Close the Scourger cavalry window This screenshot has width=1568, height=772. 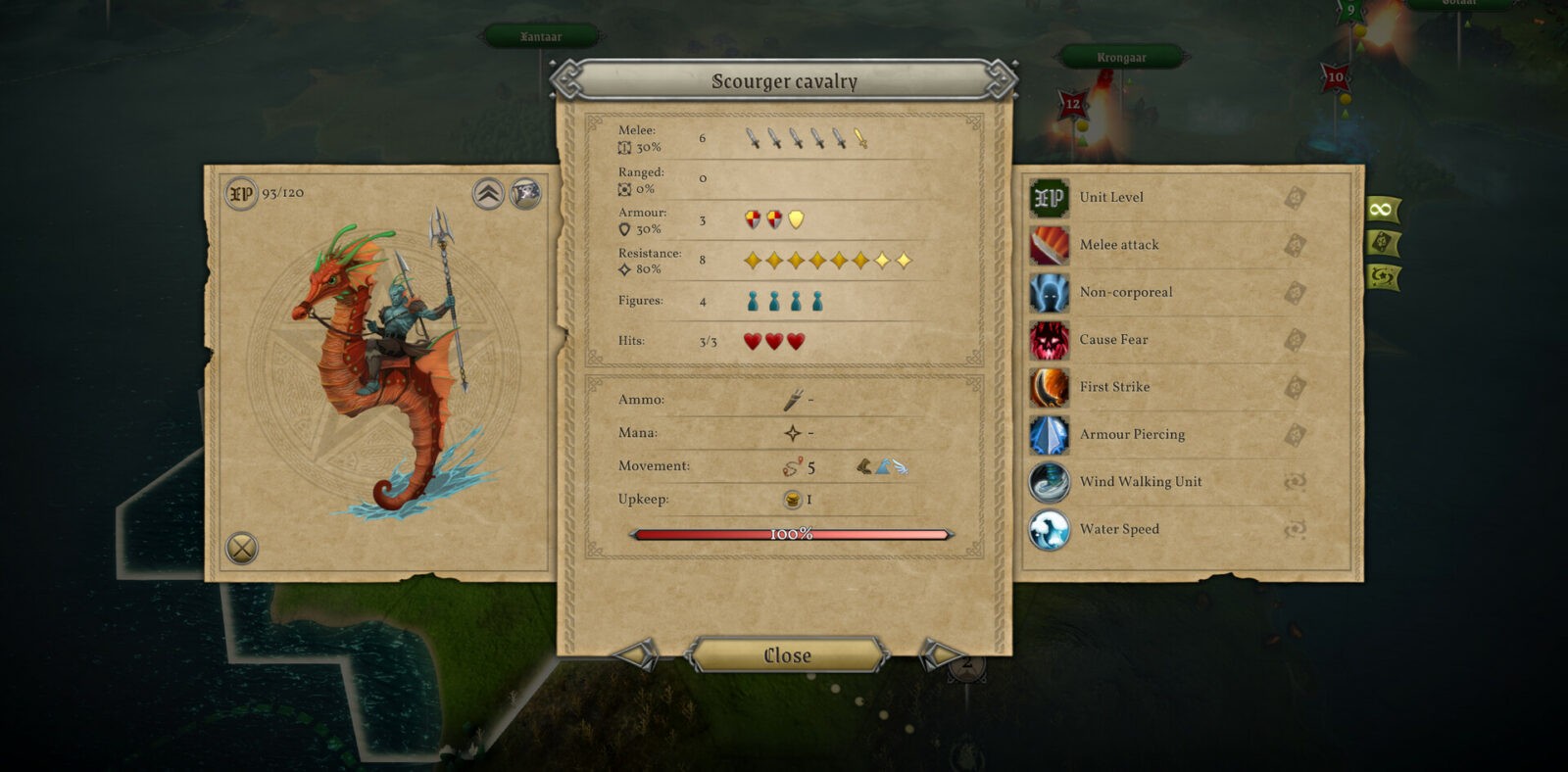click(787, 655)
